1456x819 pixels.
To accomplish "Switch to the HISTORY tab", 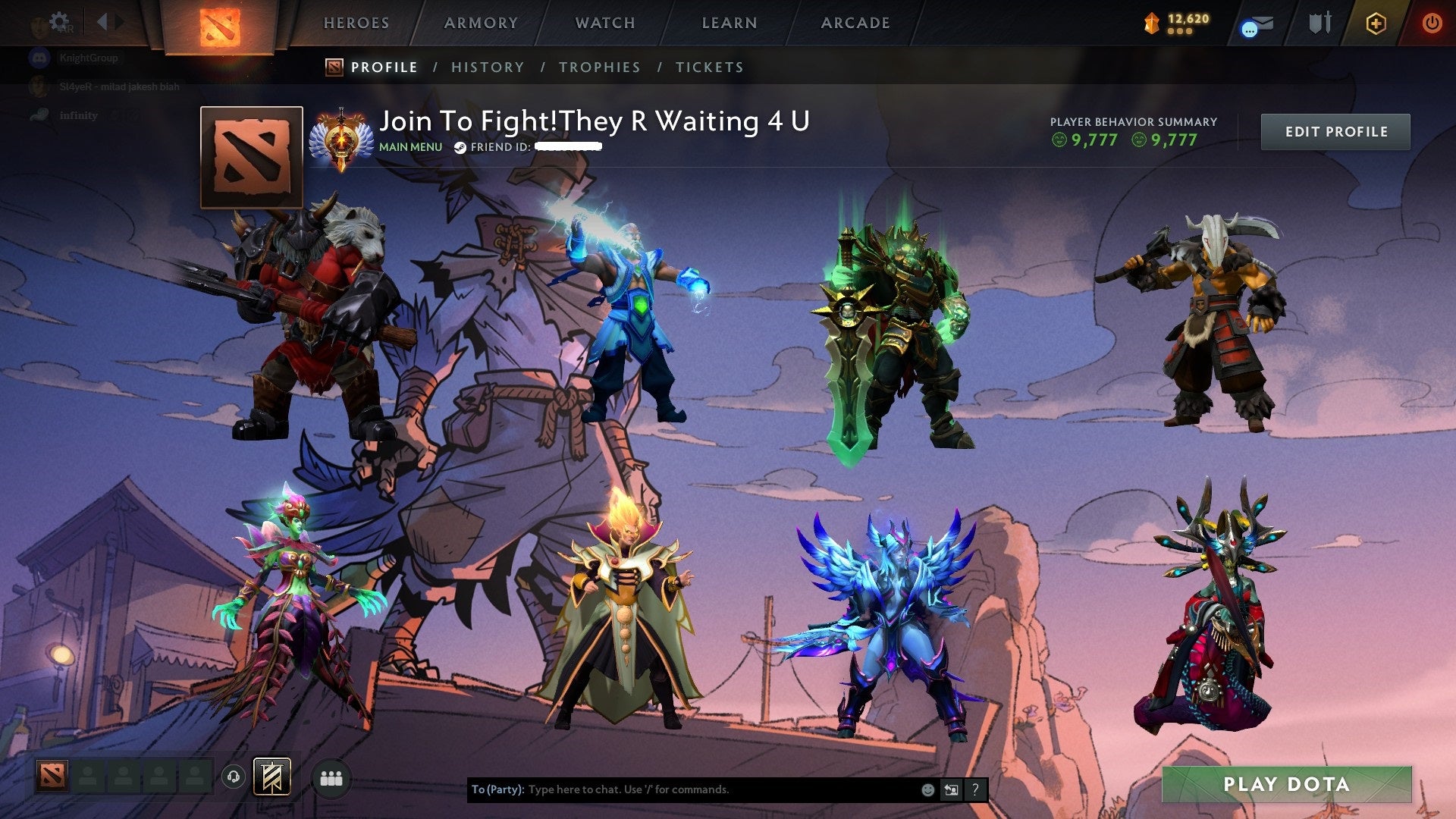I will tap(487, 67).
